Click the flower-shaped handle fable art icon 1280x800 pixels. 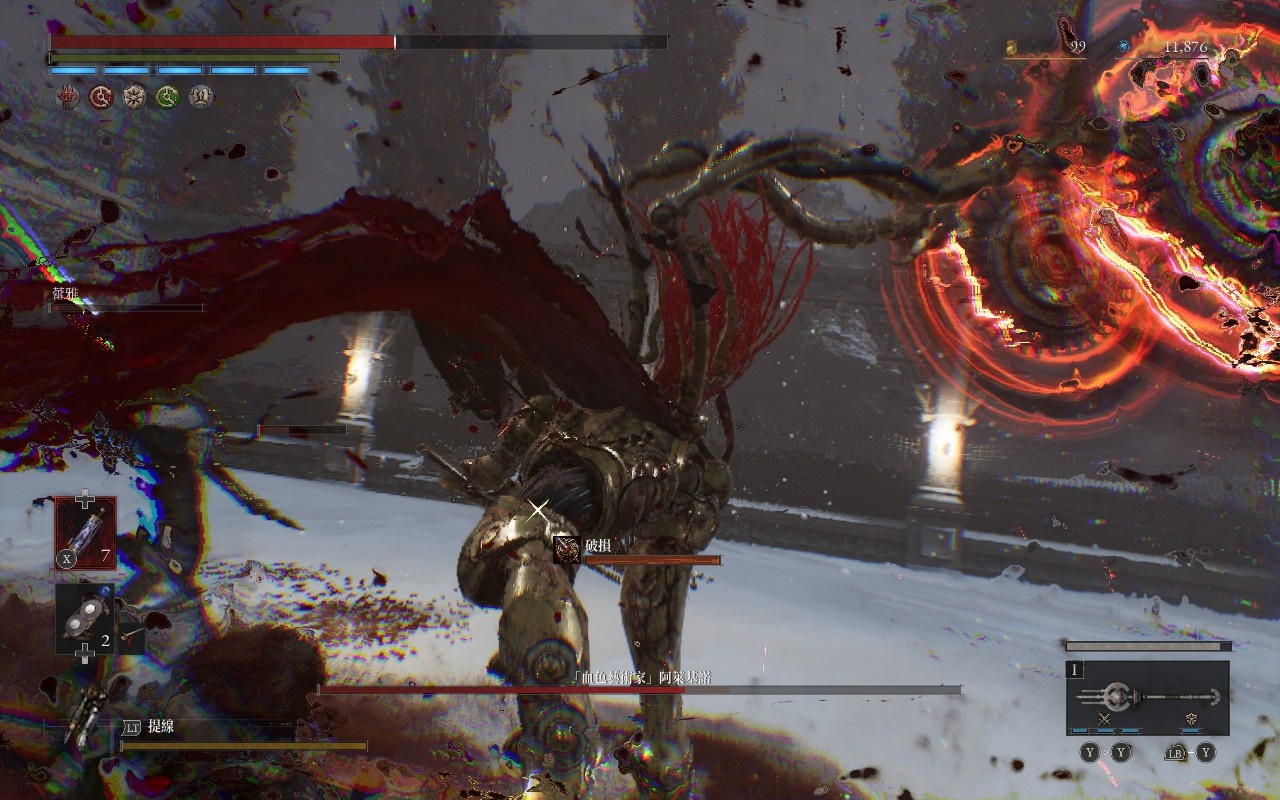1192,718
